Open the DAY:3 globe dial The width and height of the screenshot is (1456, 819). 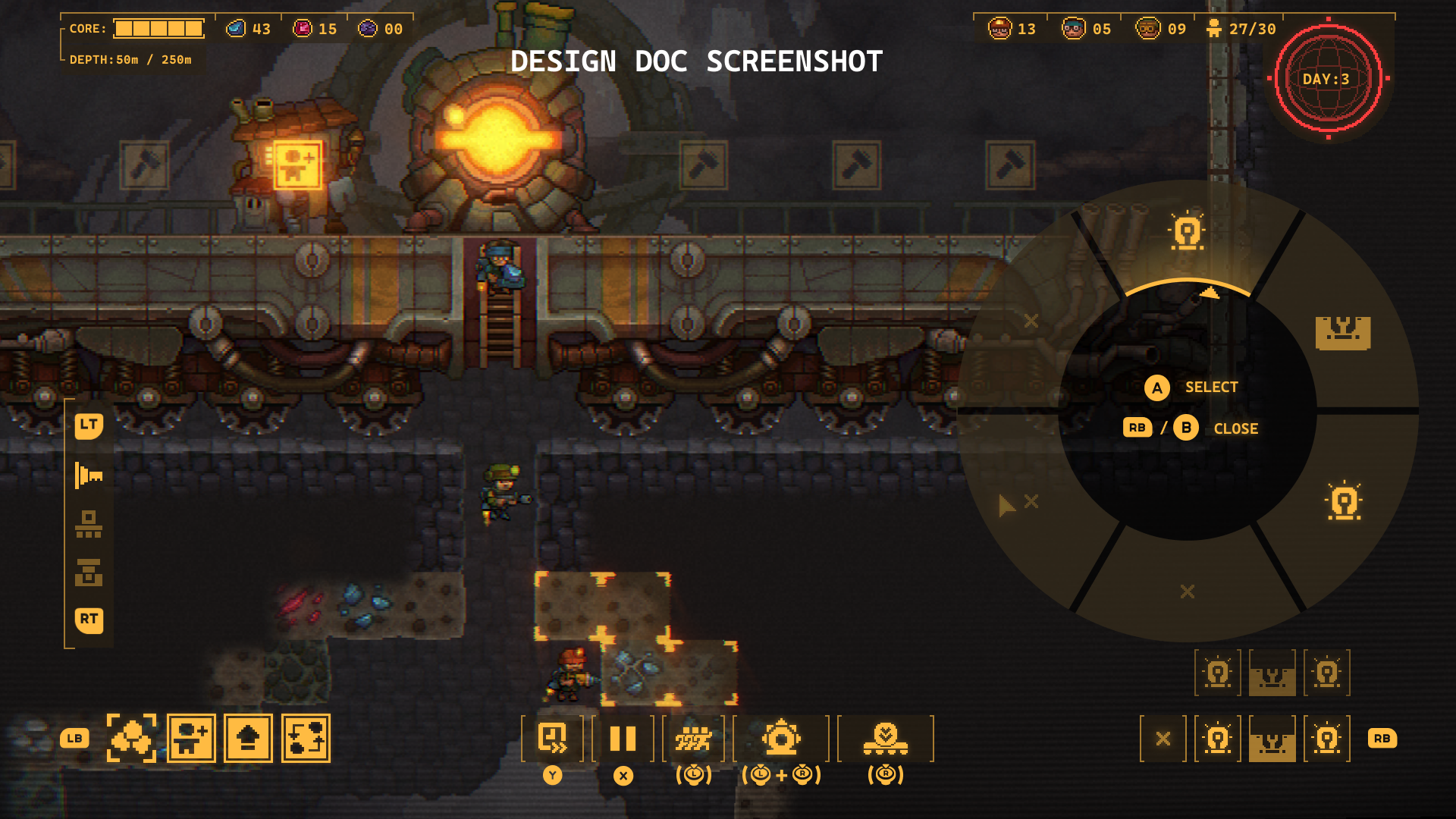pos(1328,79)
